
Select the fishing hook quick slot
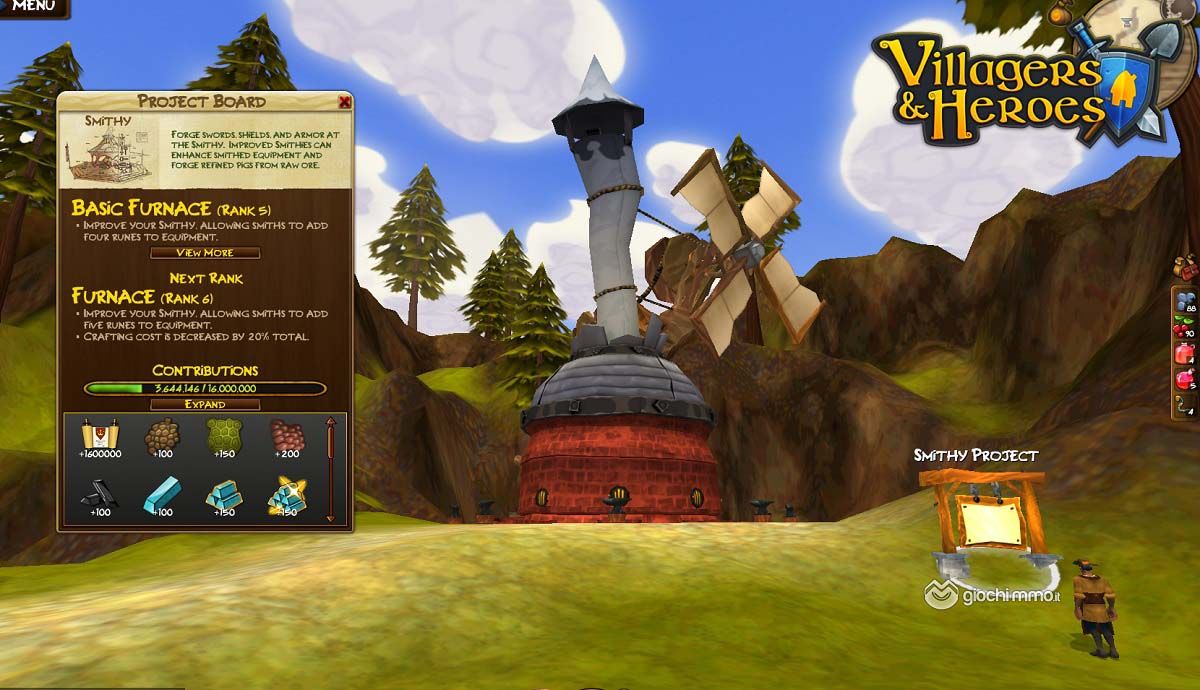(1187, 407)
